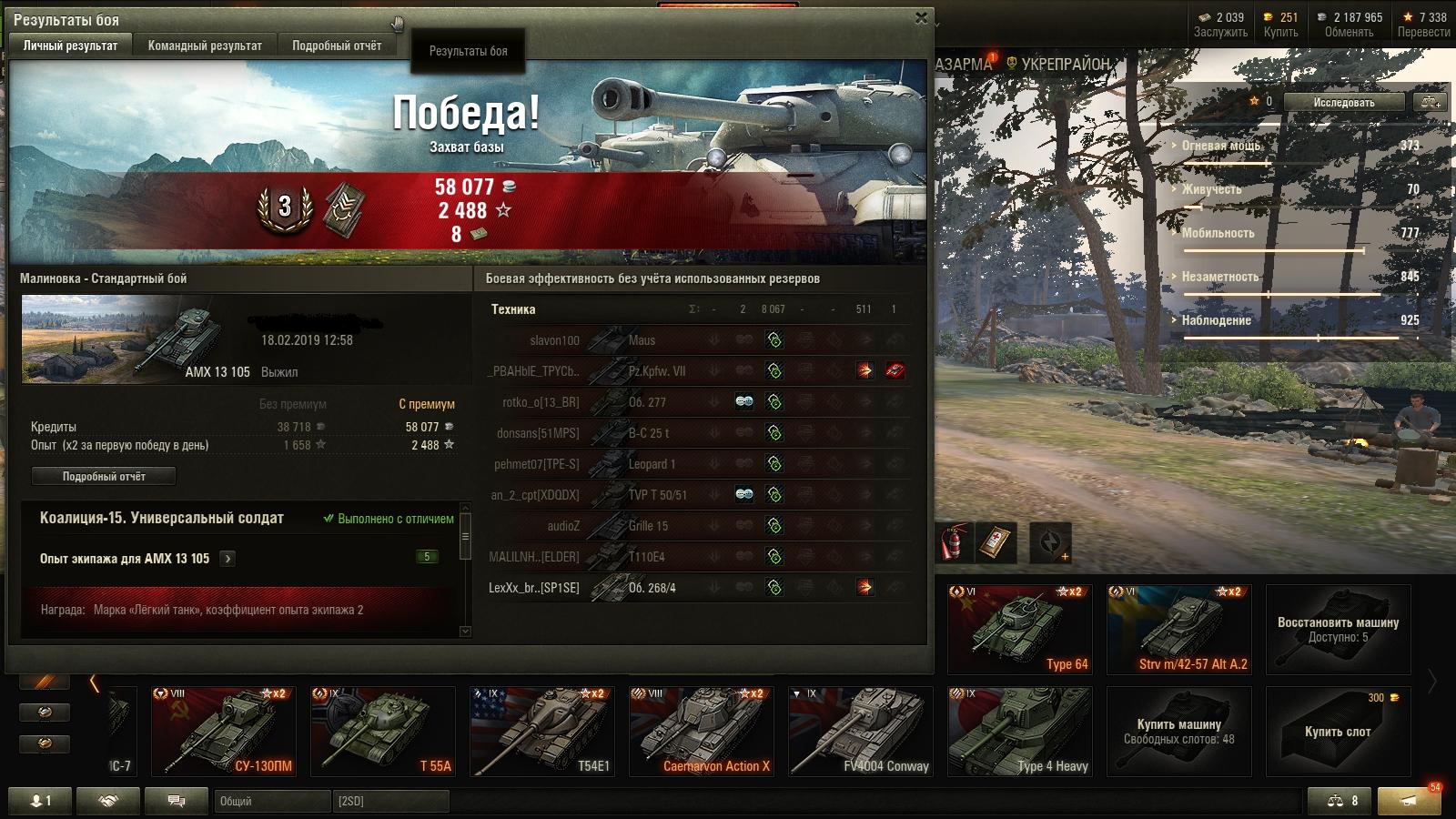Select the T54E1 tank

542,731
